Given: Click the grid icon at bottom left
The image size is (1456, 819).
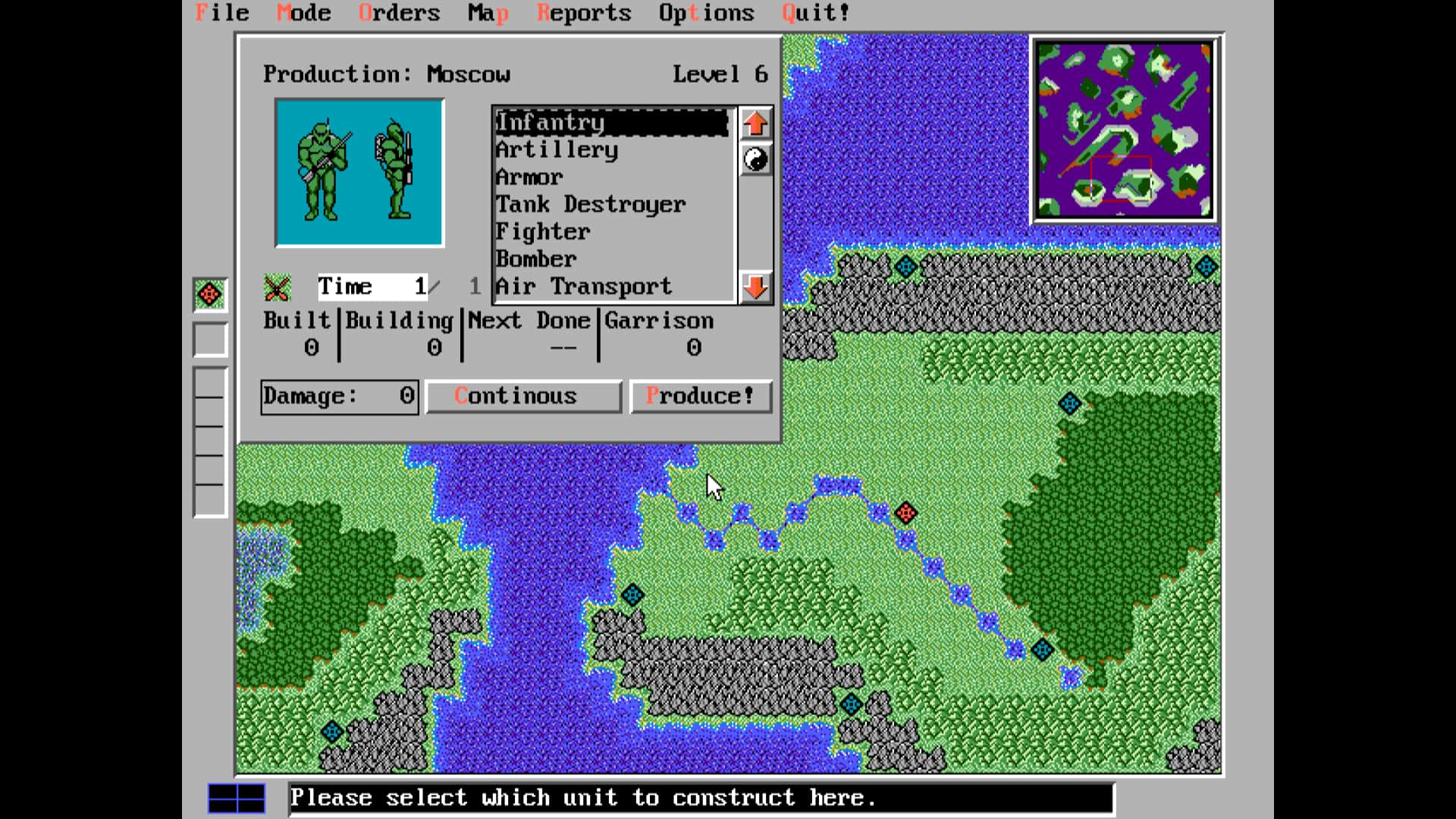Looking at the screenshot, I should pos(236,797).
